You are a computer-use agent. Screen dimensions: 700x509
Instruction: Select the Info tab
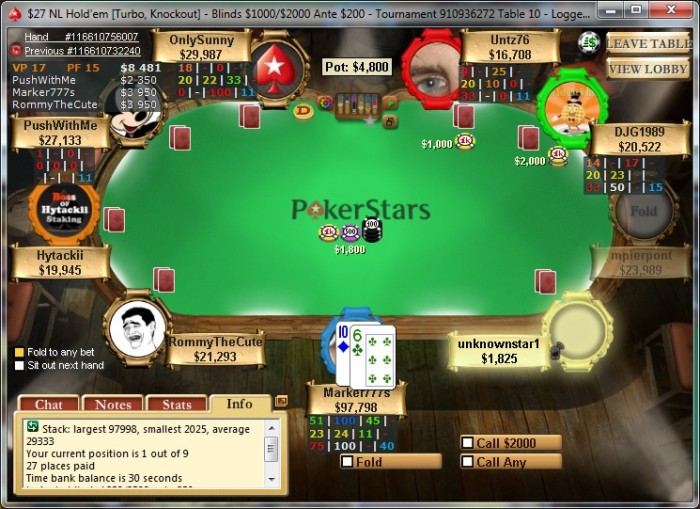[x=240, y=404]
